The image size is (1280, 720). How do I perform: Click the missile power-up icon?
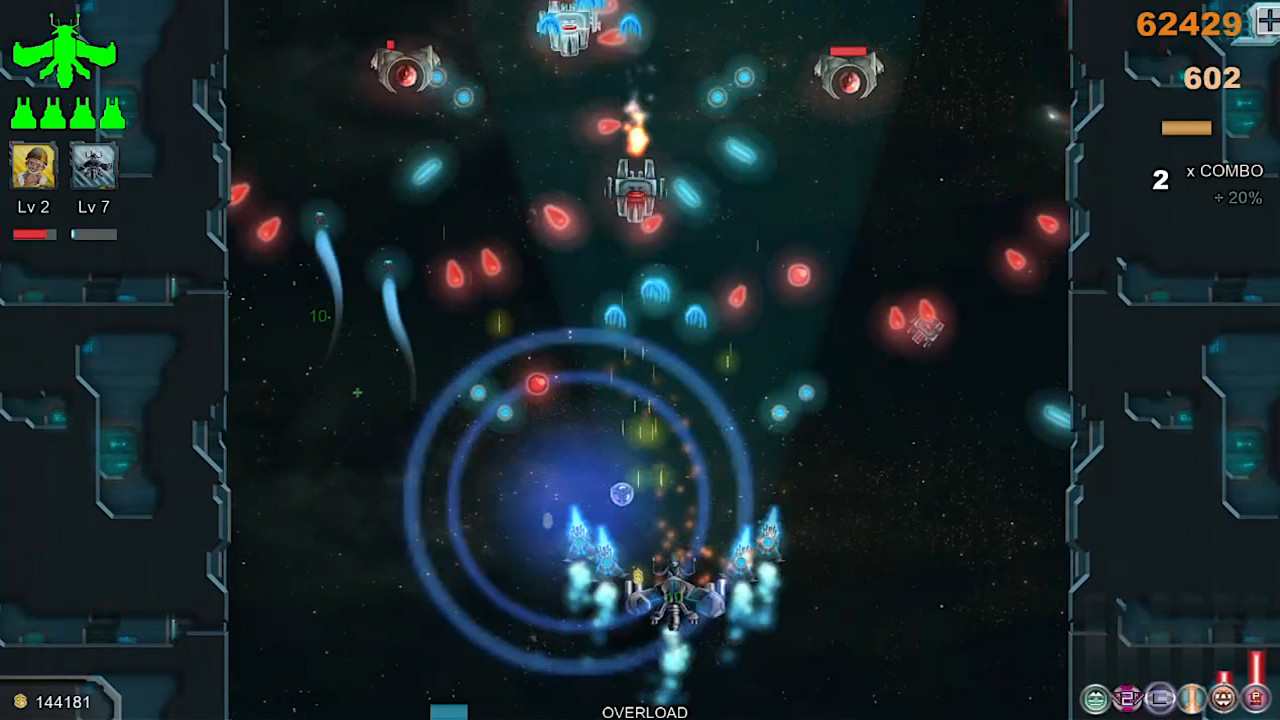pyautogui.click(x=1224, y=698)
